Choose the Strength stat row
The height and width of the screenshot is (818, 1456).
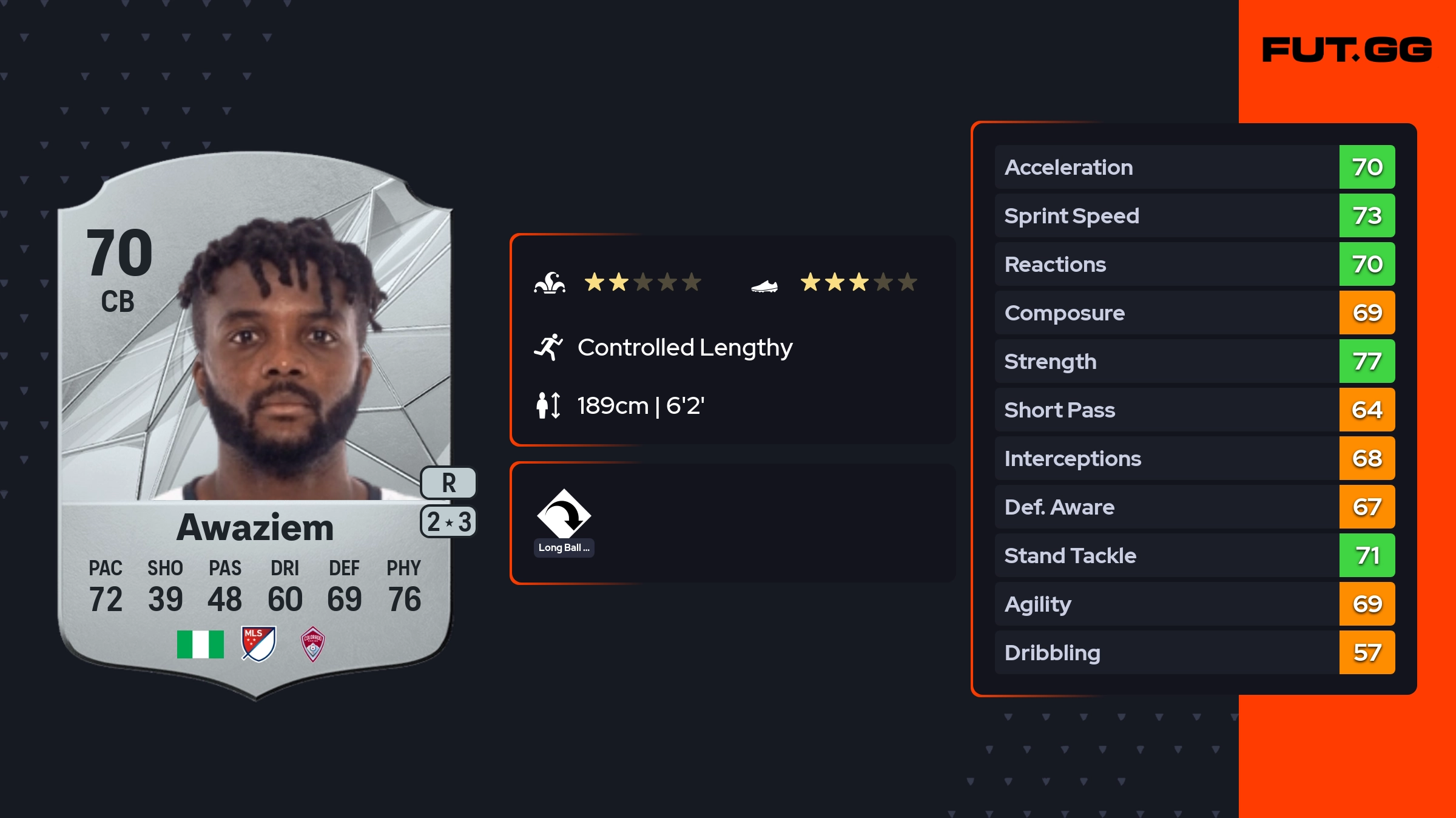1194,361
